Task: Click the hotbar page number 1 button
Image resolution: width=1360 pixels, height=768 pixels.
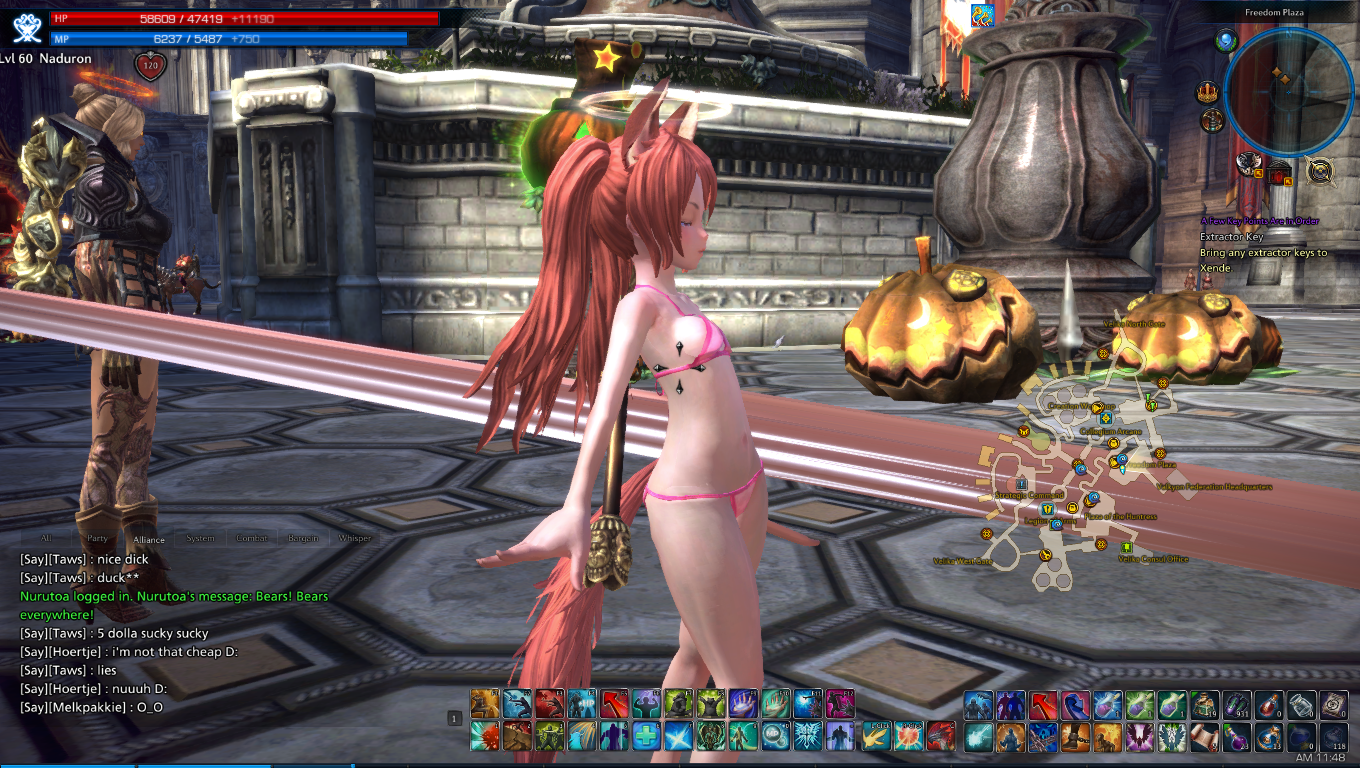Action: pyautogui.click(x=454, y=718)
